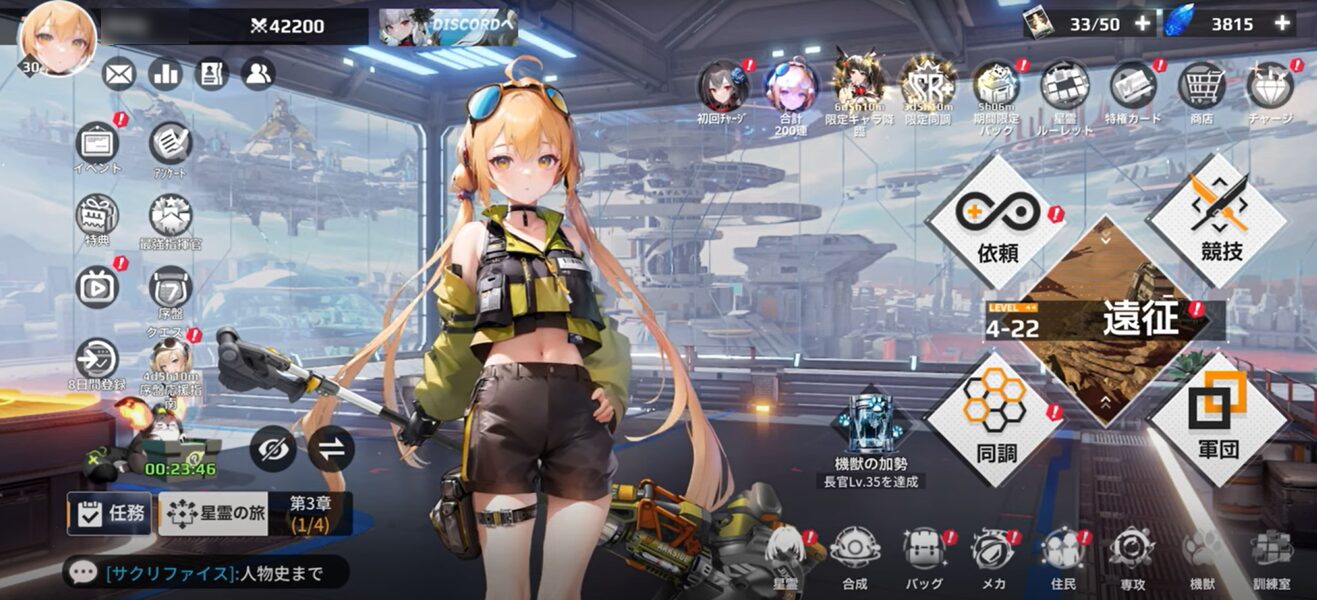Open the 住民 residents menu
The image size is (1317, 600).
[x=1062, y=551]
